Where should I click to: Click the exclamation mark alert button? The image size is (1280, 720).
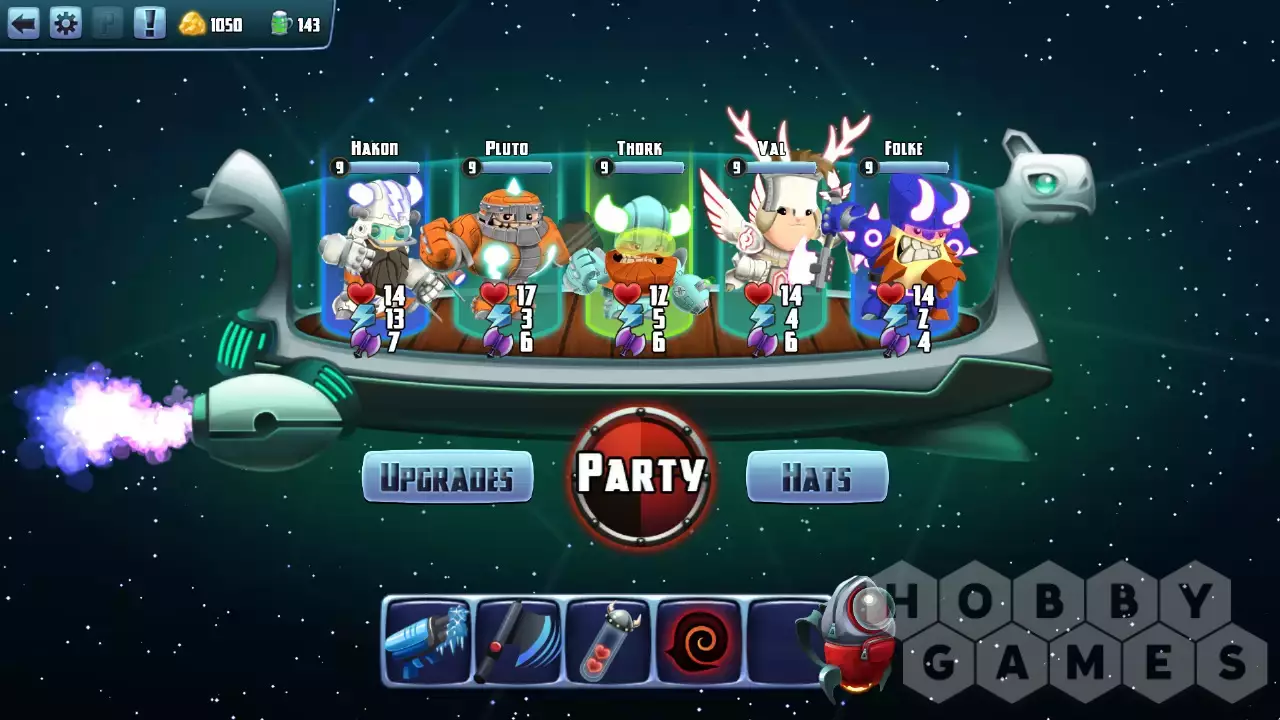[x=149, y=23]
